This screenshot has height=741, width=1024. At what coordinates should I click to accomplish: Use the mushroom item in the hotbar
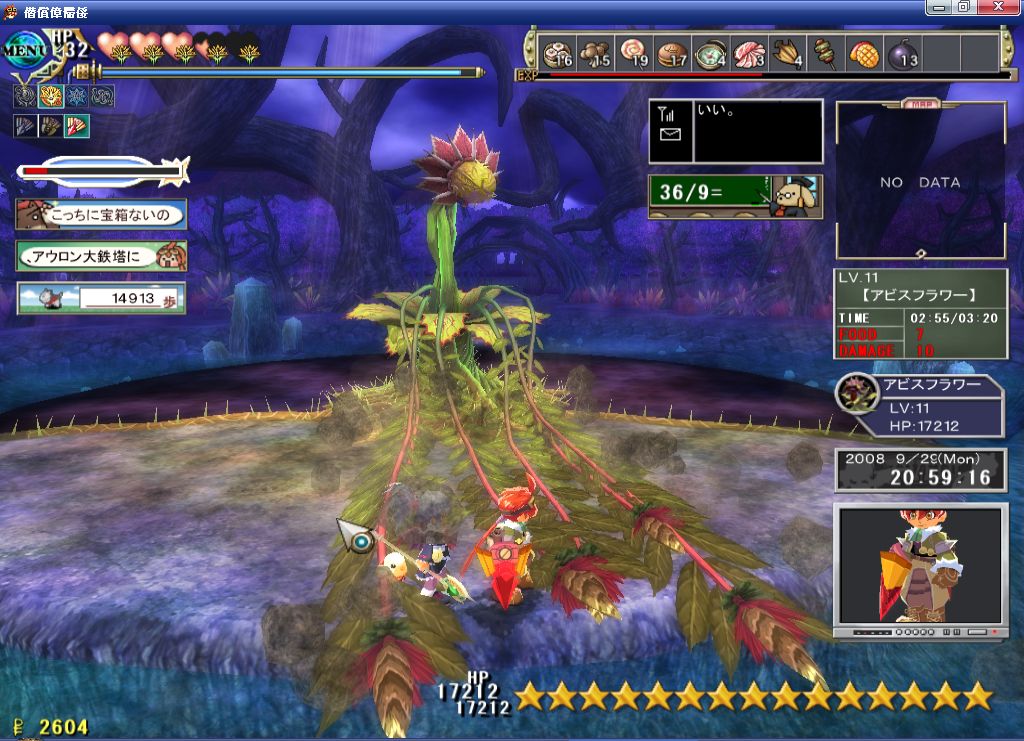(594, 52)
